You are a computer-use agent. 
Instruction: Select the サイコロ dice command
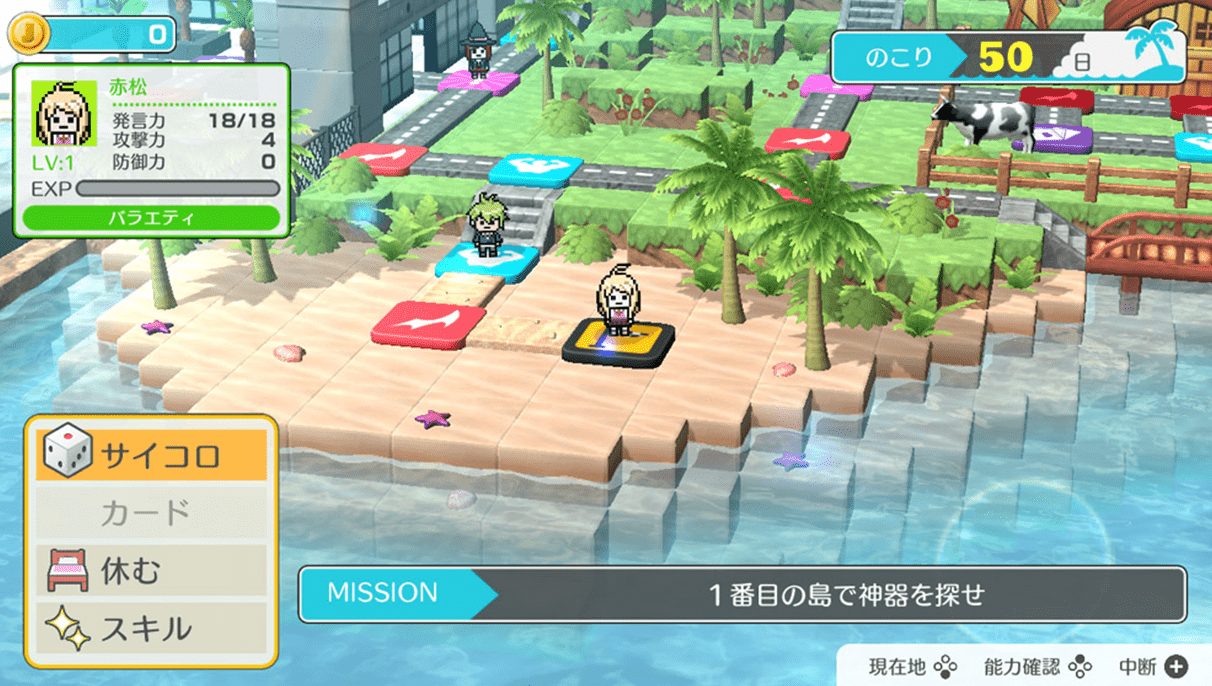[152, 455]
